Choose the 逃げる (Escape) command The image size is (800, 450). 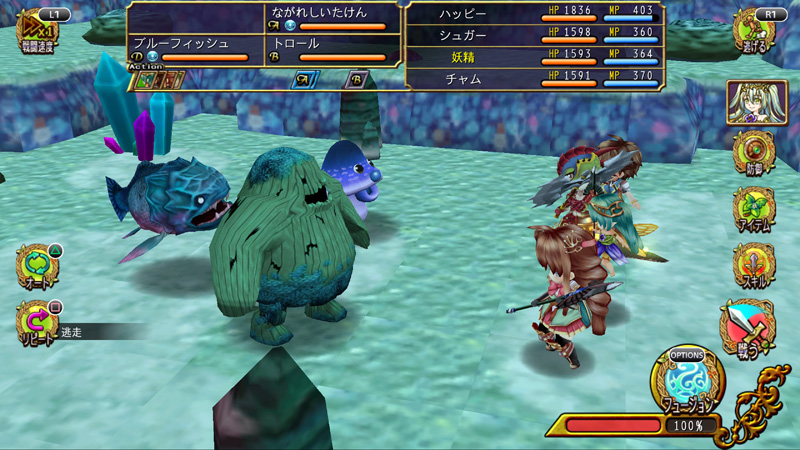[755, 30]
